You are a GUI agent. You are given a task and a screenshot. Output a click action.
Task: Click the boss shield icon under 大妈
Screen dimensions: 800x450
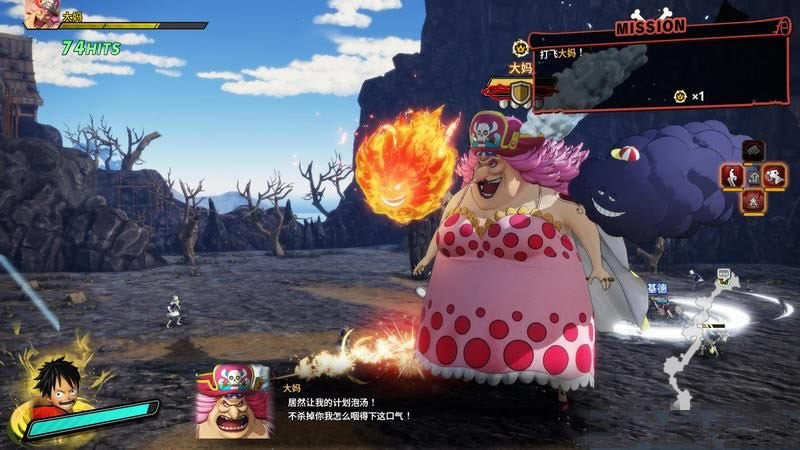click(x=520, y=93)
